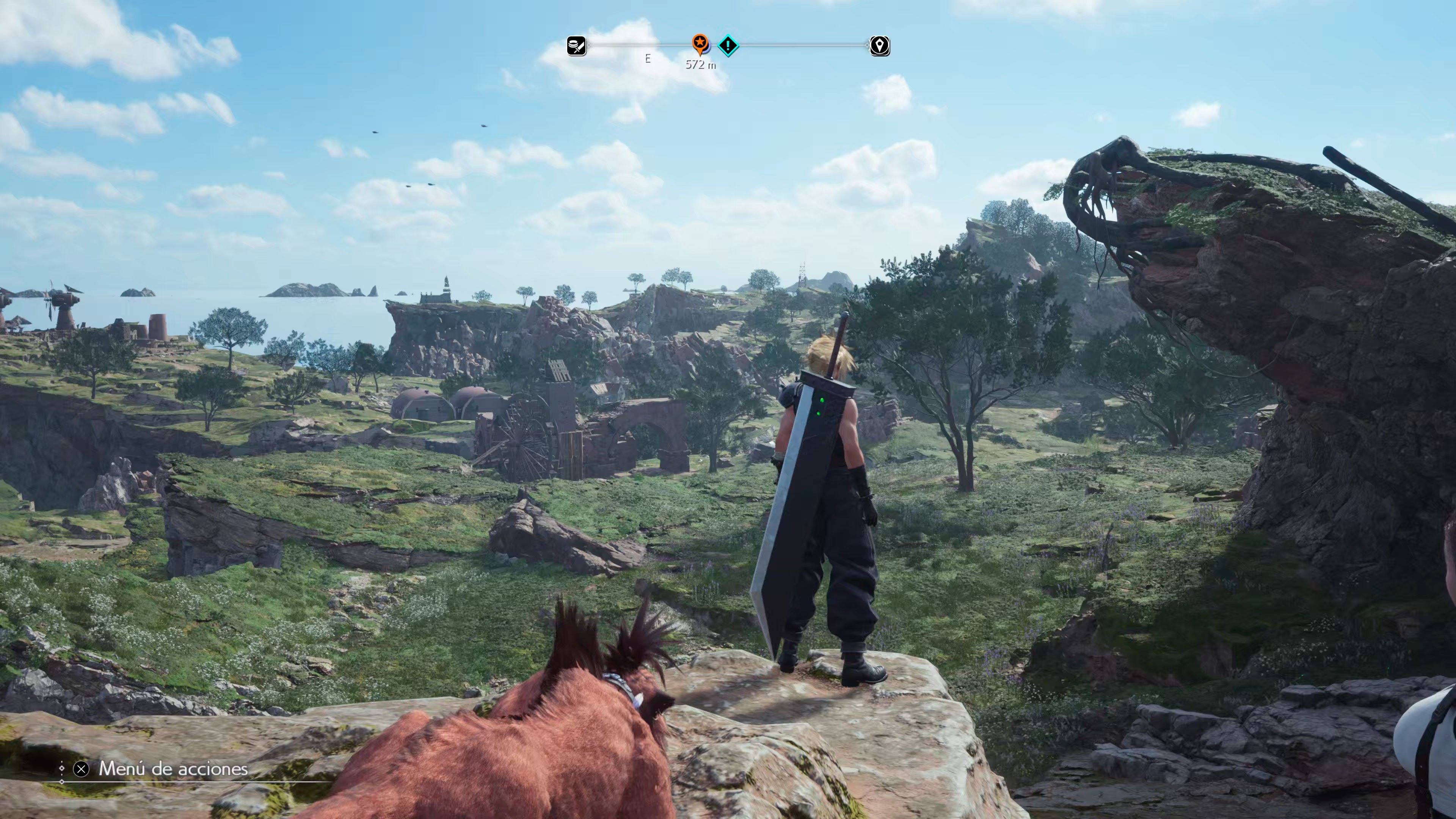Click the location pin icon on compass
The width and height of the screenshot is (1456, 819).
coord(880,46)
